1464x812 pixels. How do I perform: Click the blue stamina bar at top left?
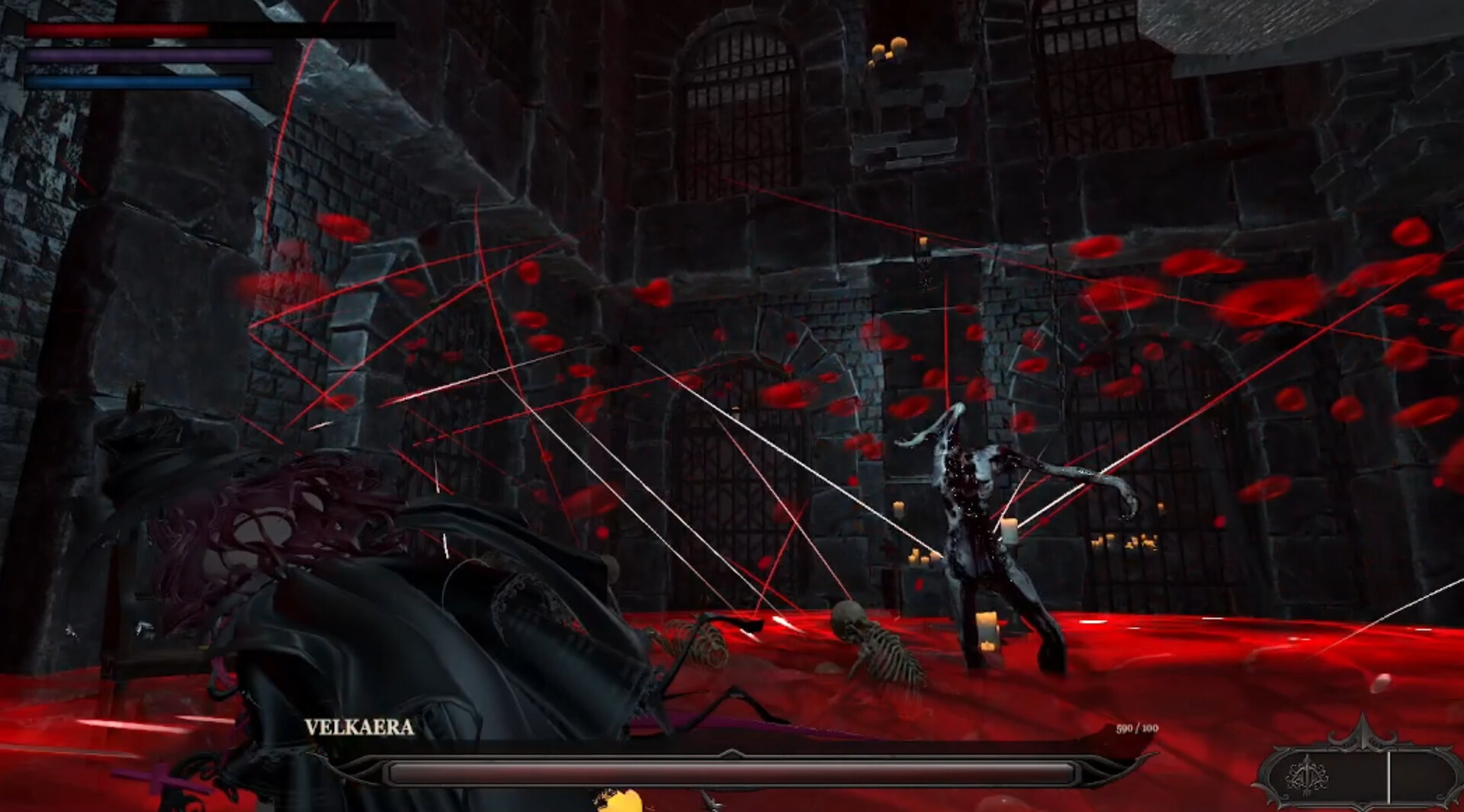tap(137, 79)
